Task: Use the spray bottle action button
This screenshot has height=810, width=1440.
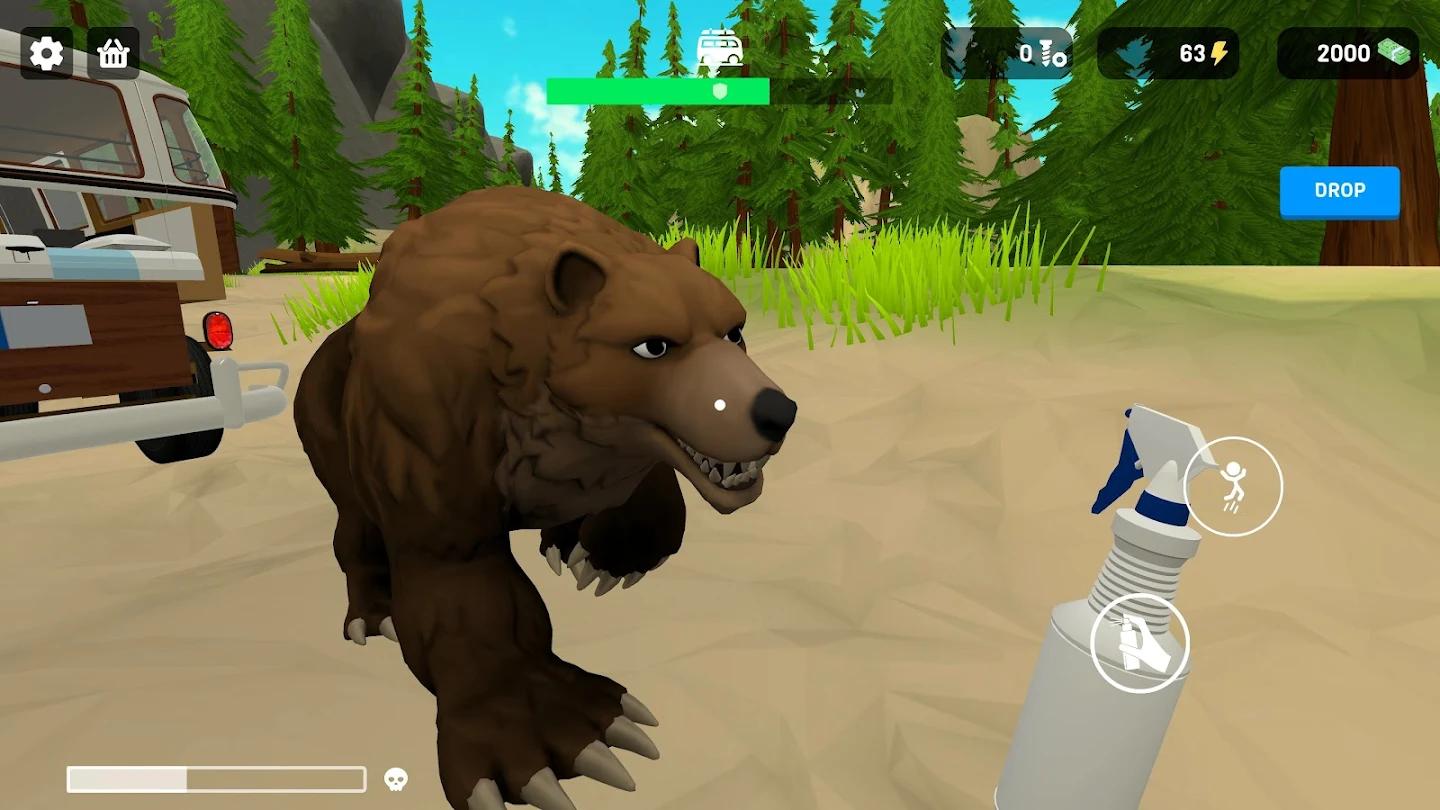Action: 1139,643
